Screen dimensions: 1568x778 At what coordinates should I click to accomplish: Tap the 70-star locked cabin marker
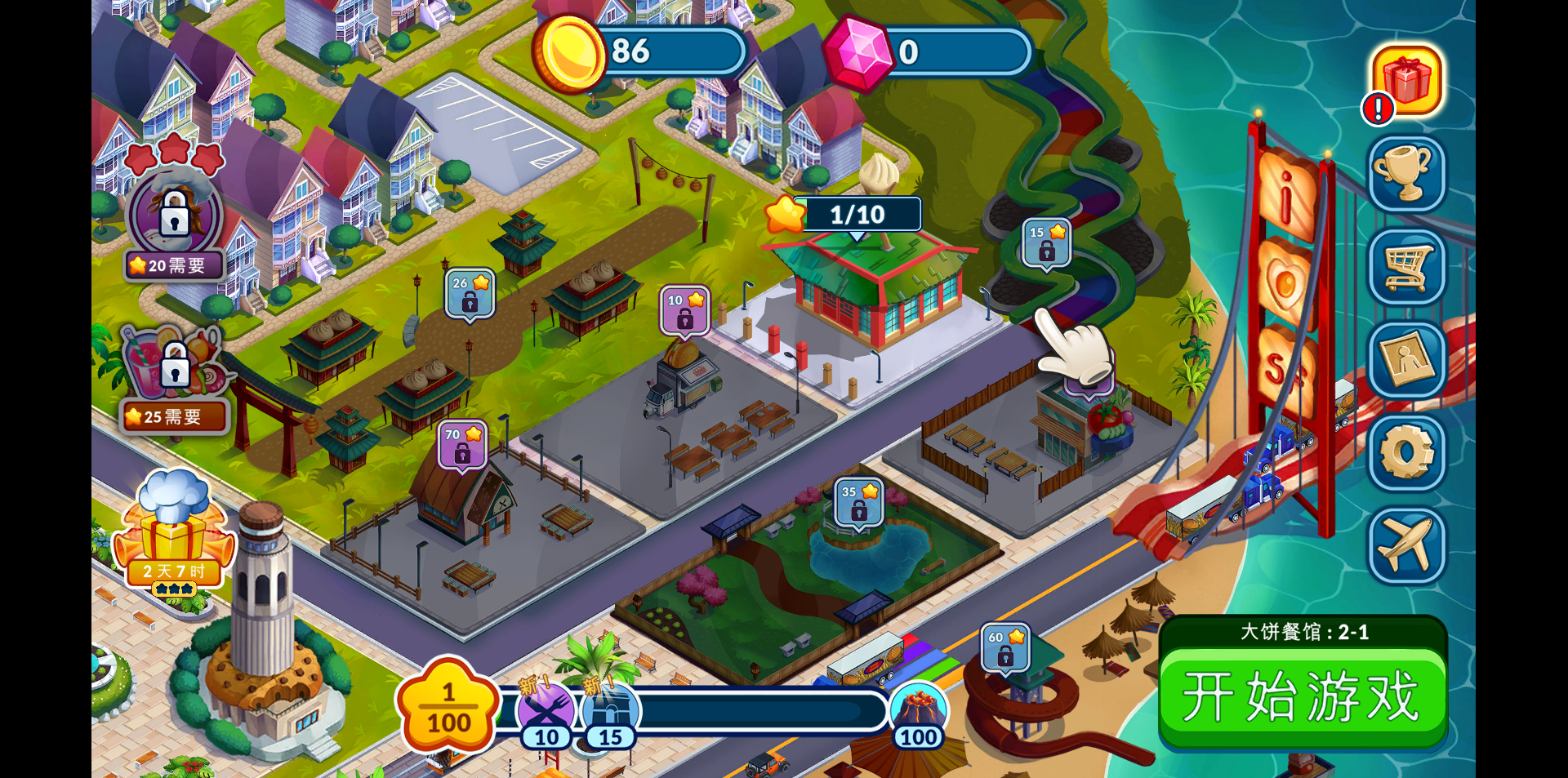462,445
